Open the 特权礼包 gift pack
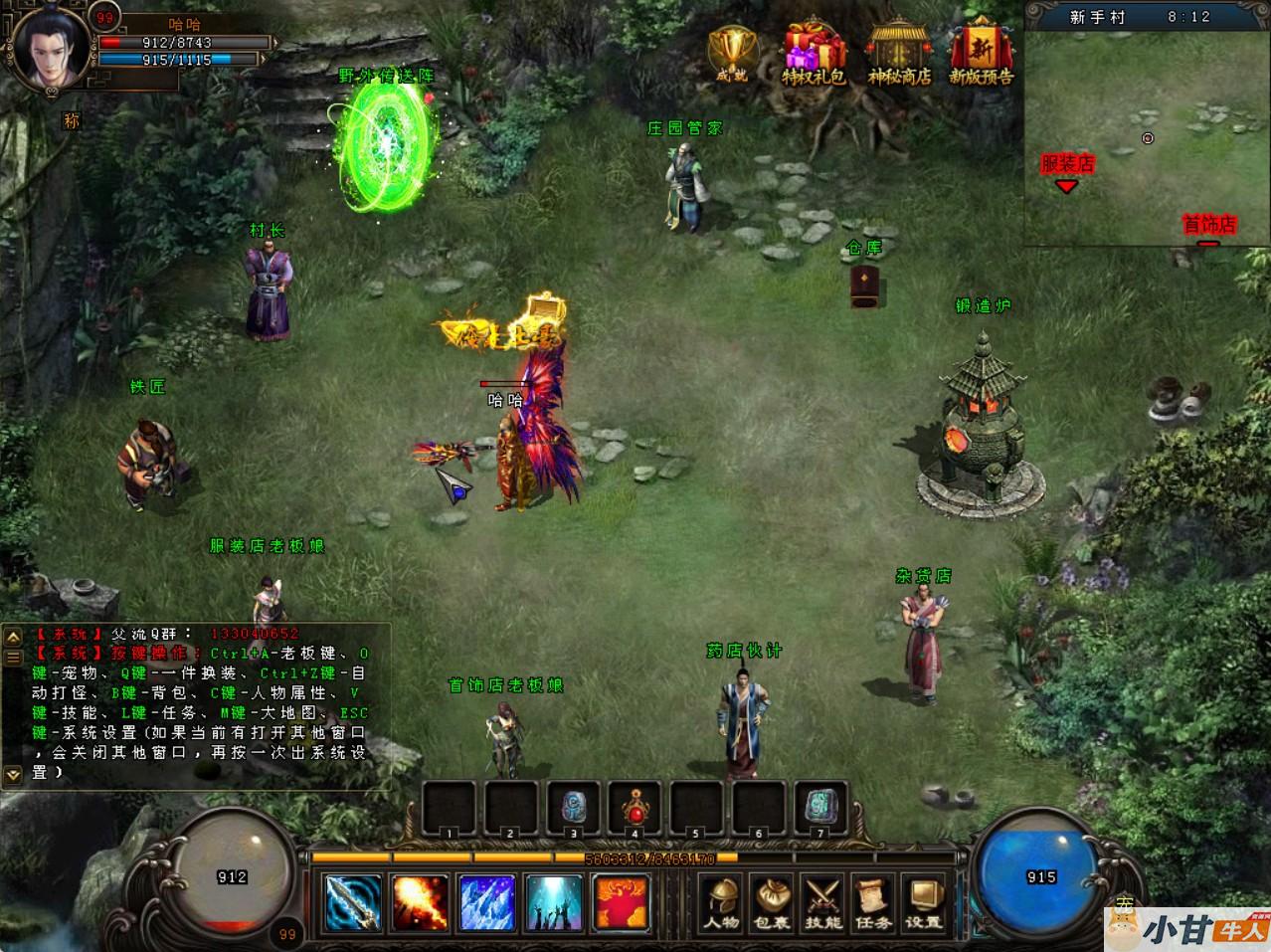Screen dimensions: 1271x952 (x=814, y=53)
